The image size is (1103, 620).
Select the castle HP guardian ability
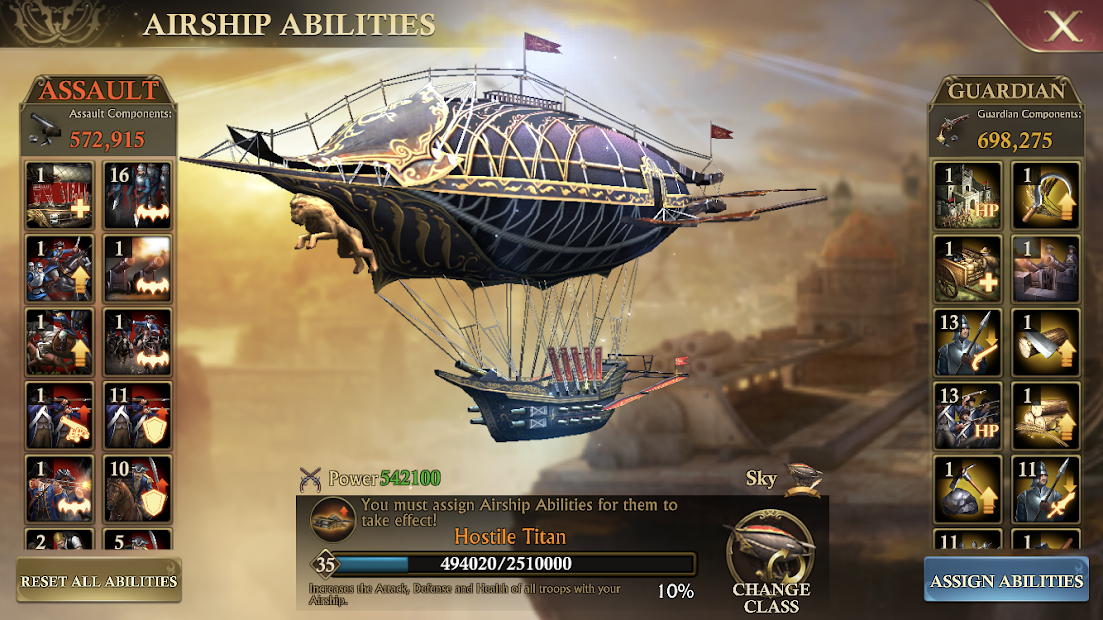click(x=968, y=195)
